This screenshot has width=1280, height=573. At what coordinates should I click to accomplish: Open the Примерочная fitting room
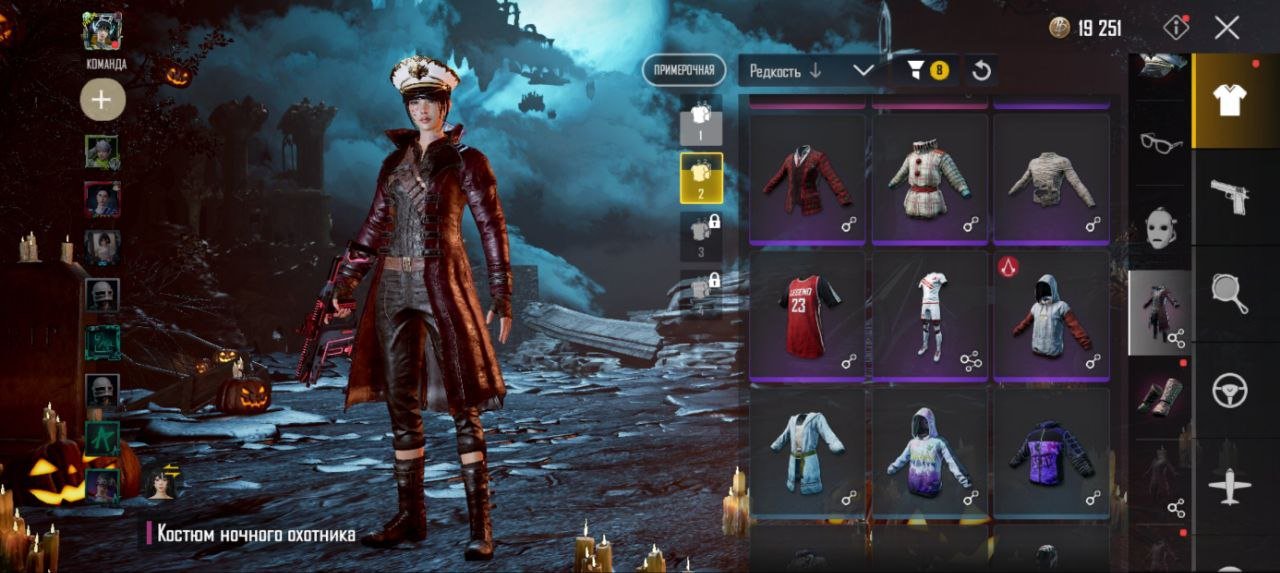coord(684,70)
